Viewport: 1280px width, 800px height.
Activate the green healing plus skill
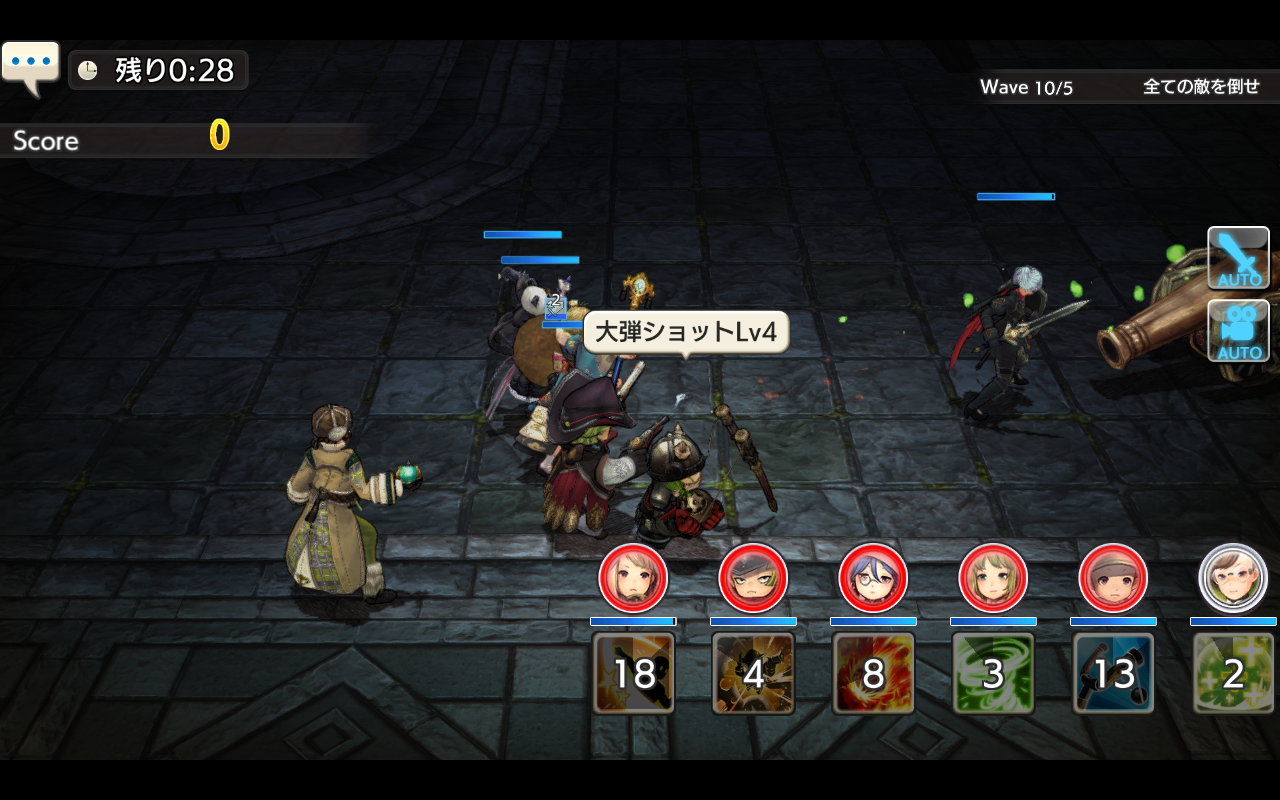tap(1233, 673)
